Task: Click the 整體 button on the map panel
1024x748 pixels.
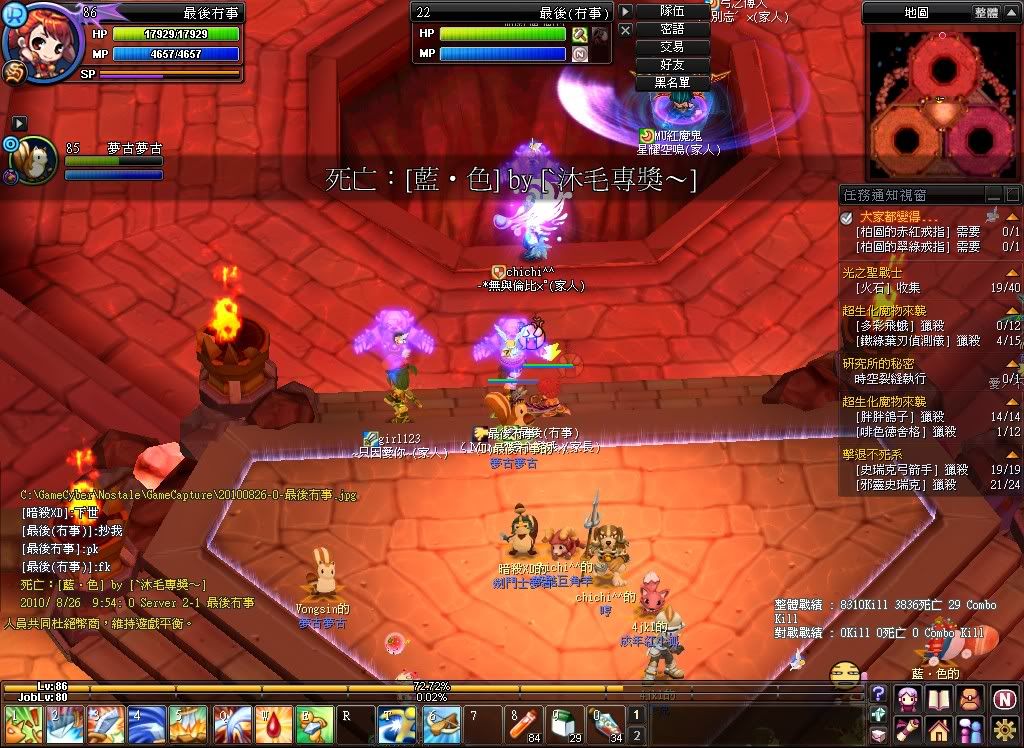Action: click(x=985, y=13)
